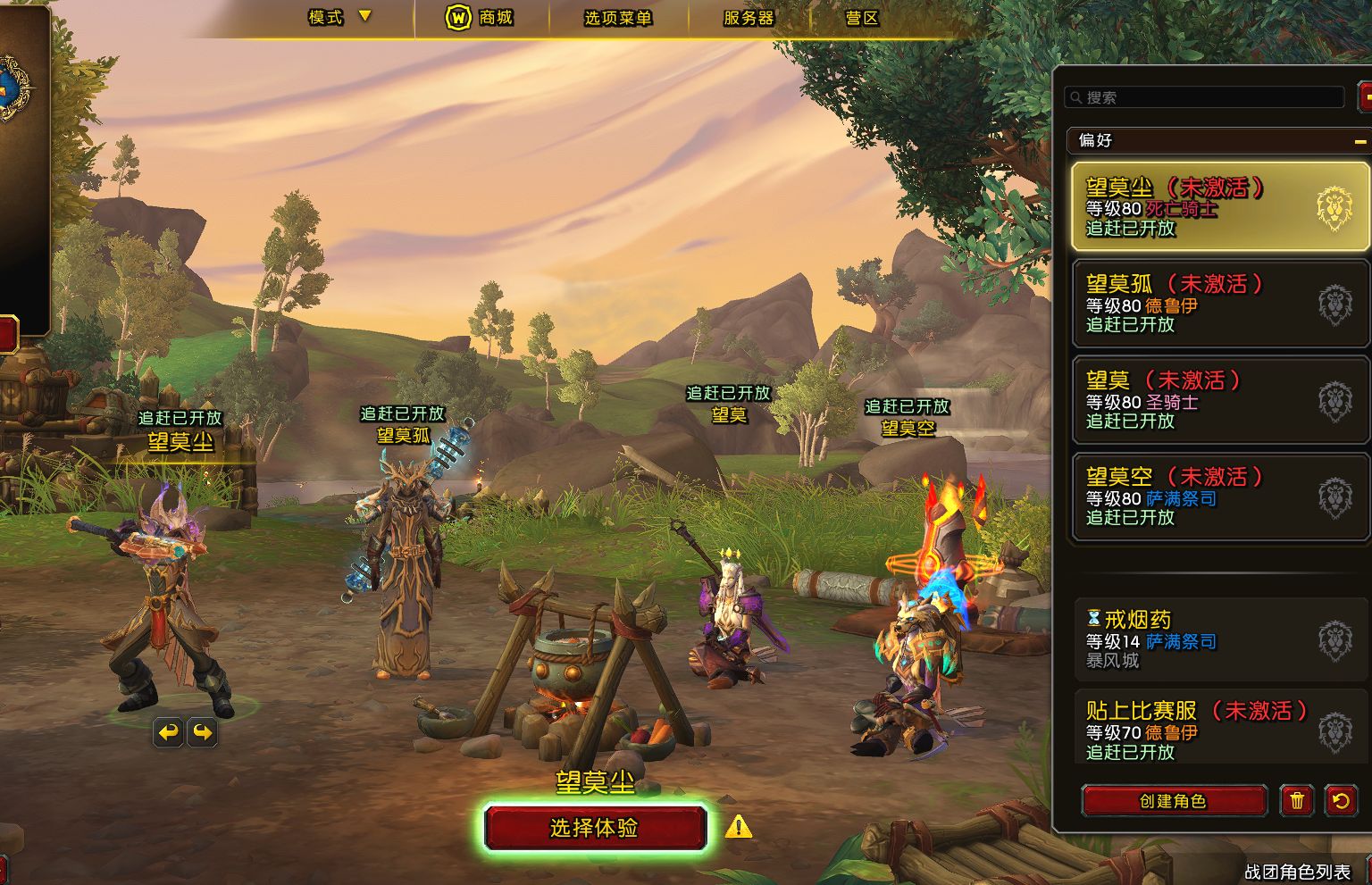Click the 选择体验 choose experience button
The image size is (1372, 885).
tap(595, 828)
